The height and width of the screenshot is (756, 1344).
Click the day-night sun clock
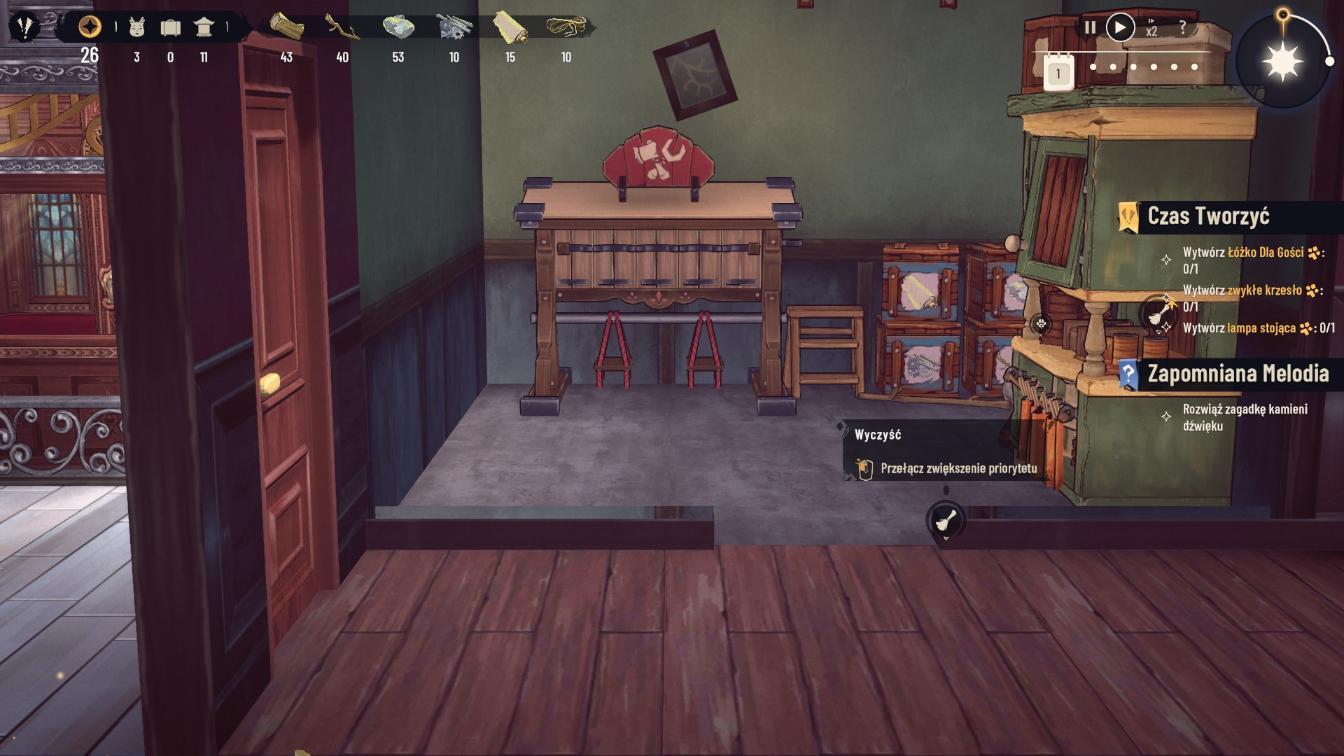(1283, 62)
